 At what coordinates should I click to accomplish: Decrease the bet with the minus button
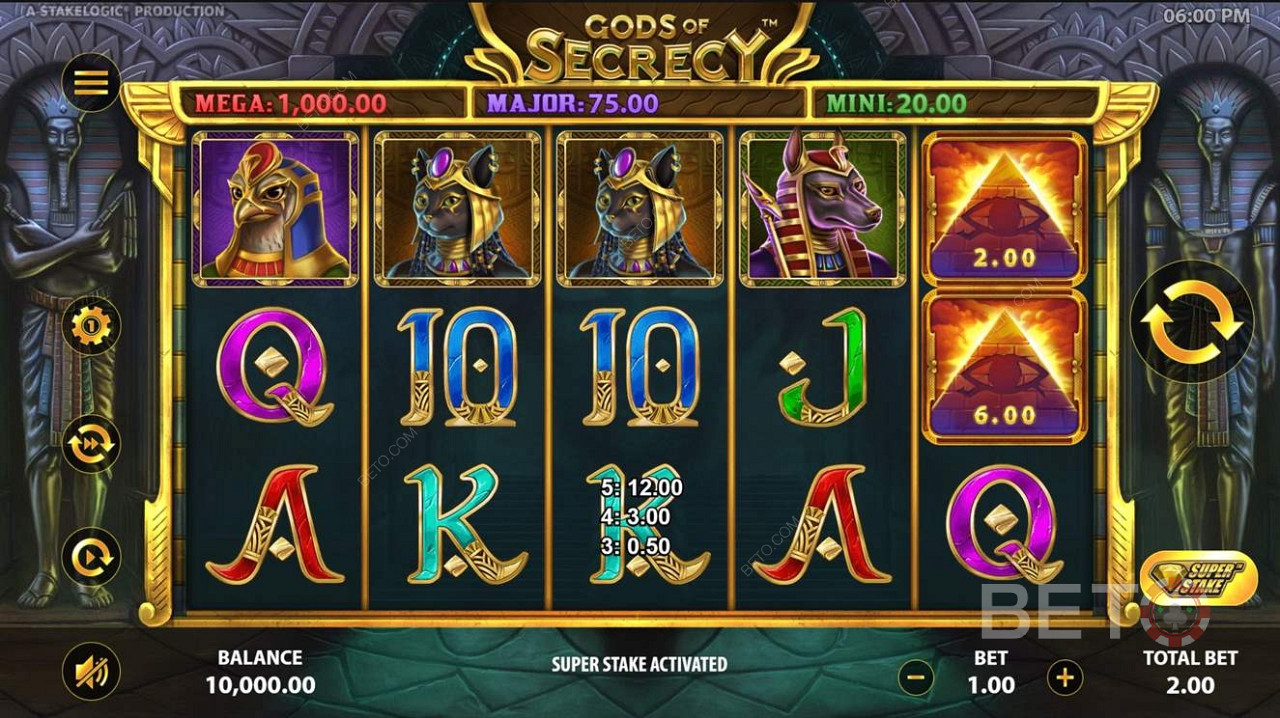point(915,677)
